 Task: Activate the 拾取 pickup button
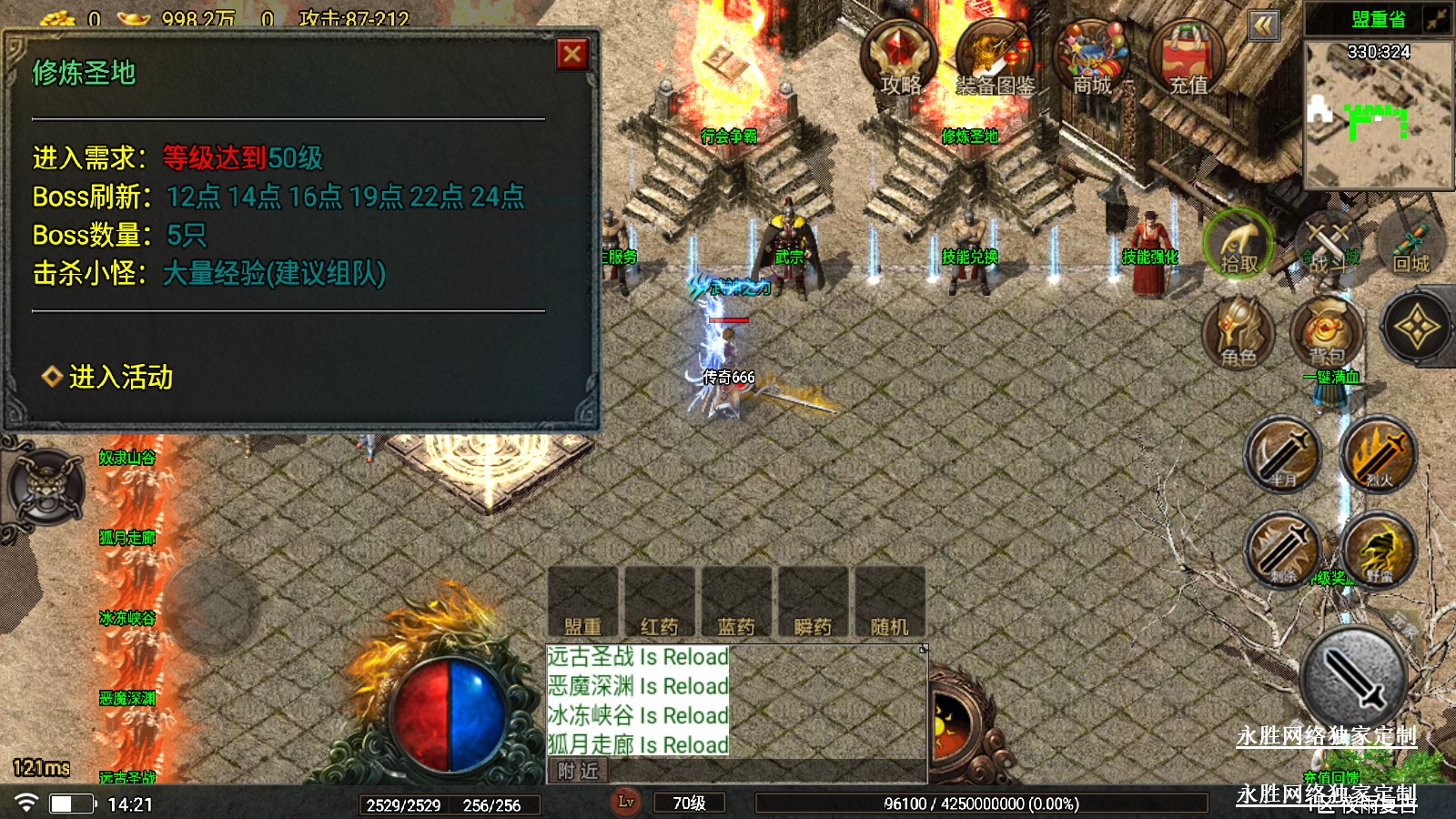pyautogui.click(x=1238, y=246)
